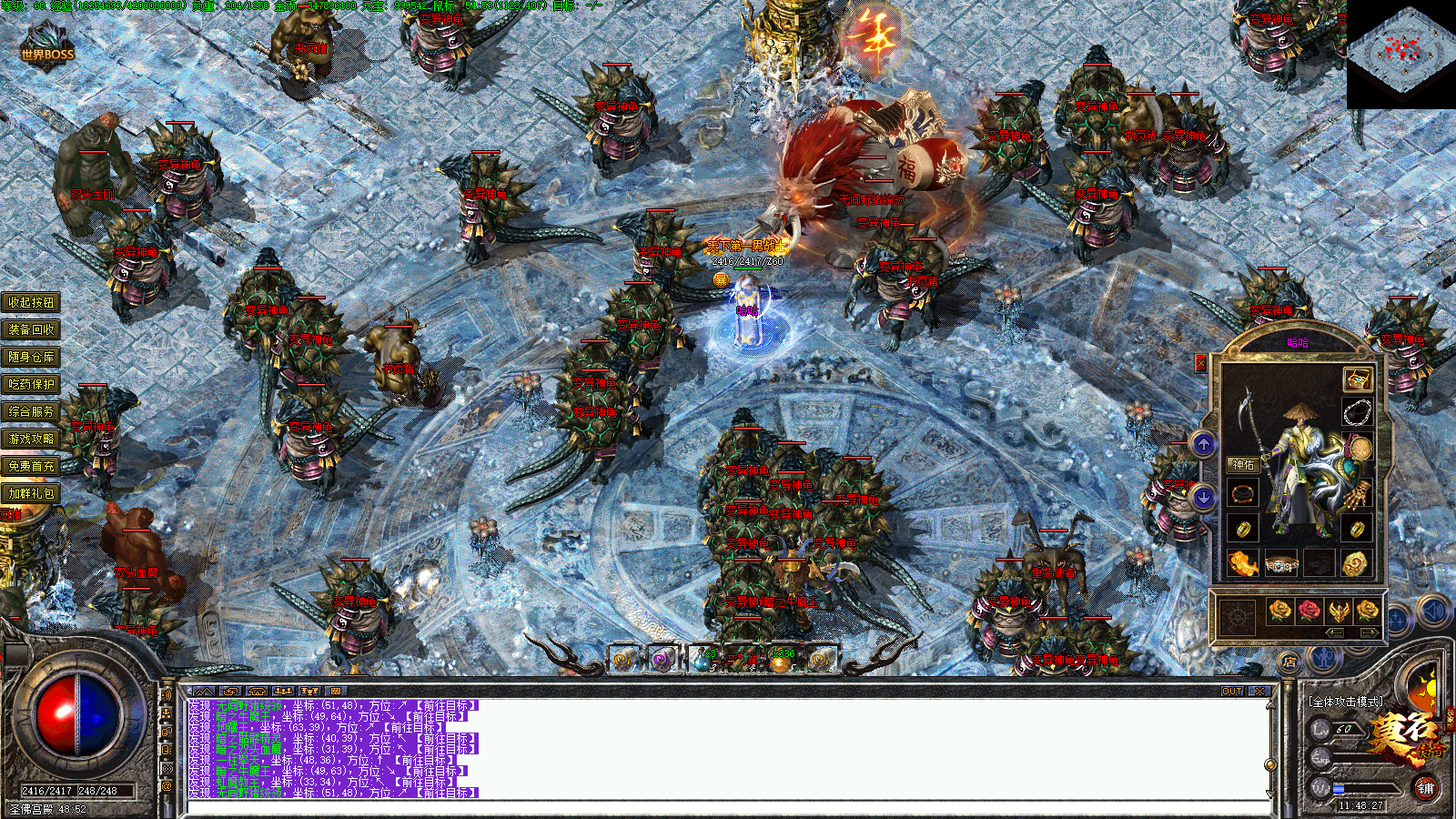Viewport: 1456px width, 819px height.
Task: Select the red rose item slot
Action: [1309, 611]
